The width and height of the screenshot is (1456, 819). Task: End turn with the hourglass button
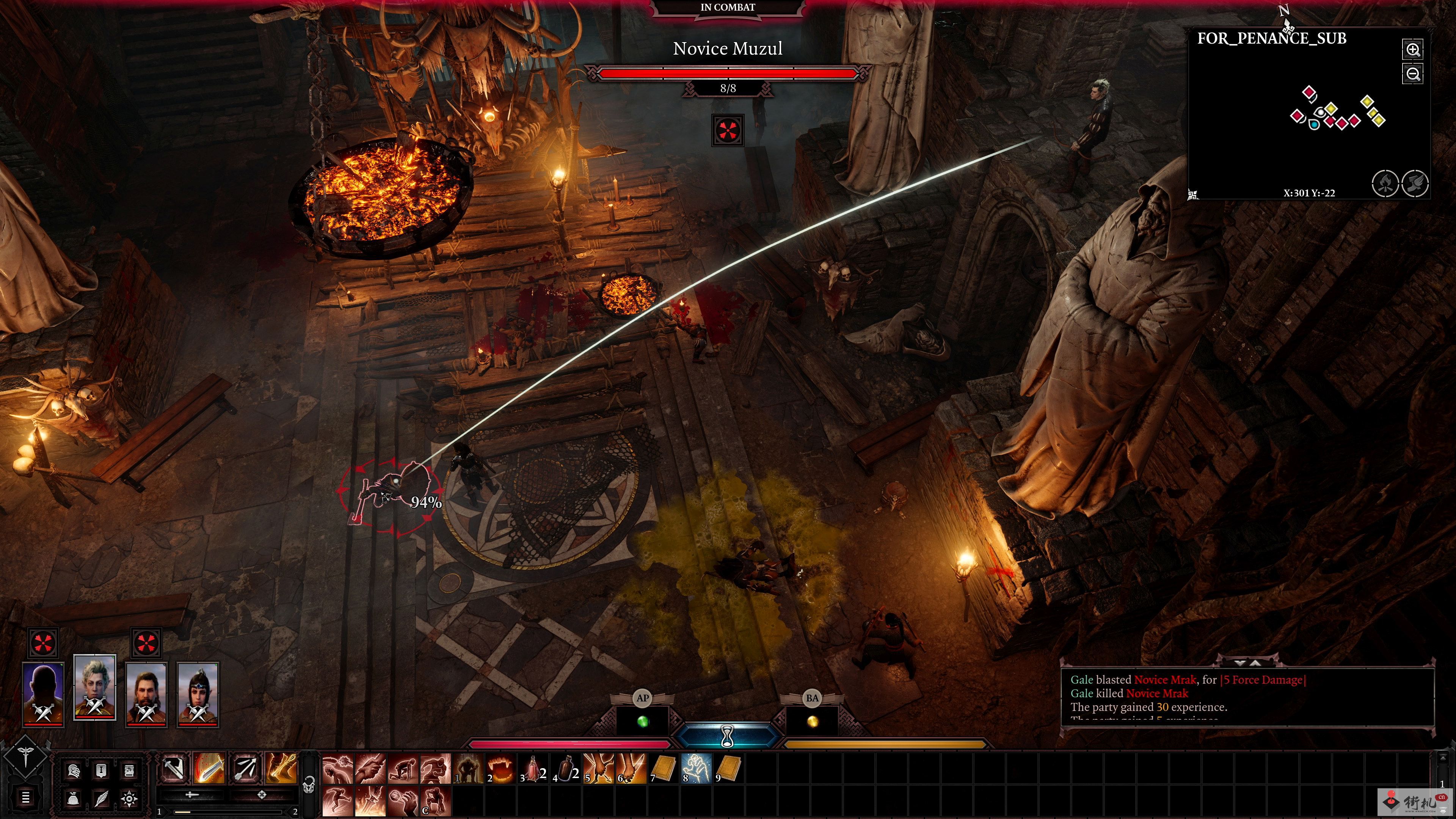728,735
